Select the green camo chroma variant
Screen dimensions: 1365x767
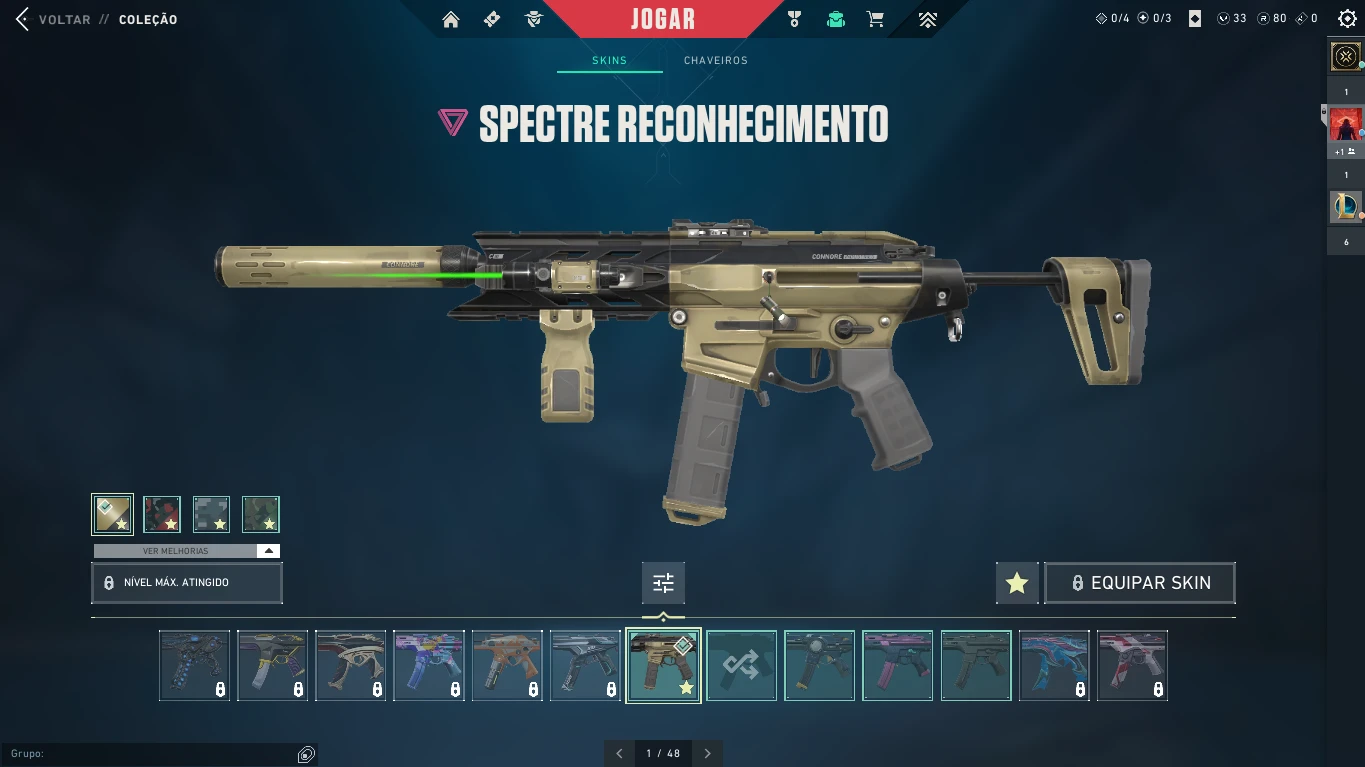point(260,514)
